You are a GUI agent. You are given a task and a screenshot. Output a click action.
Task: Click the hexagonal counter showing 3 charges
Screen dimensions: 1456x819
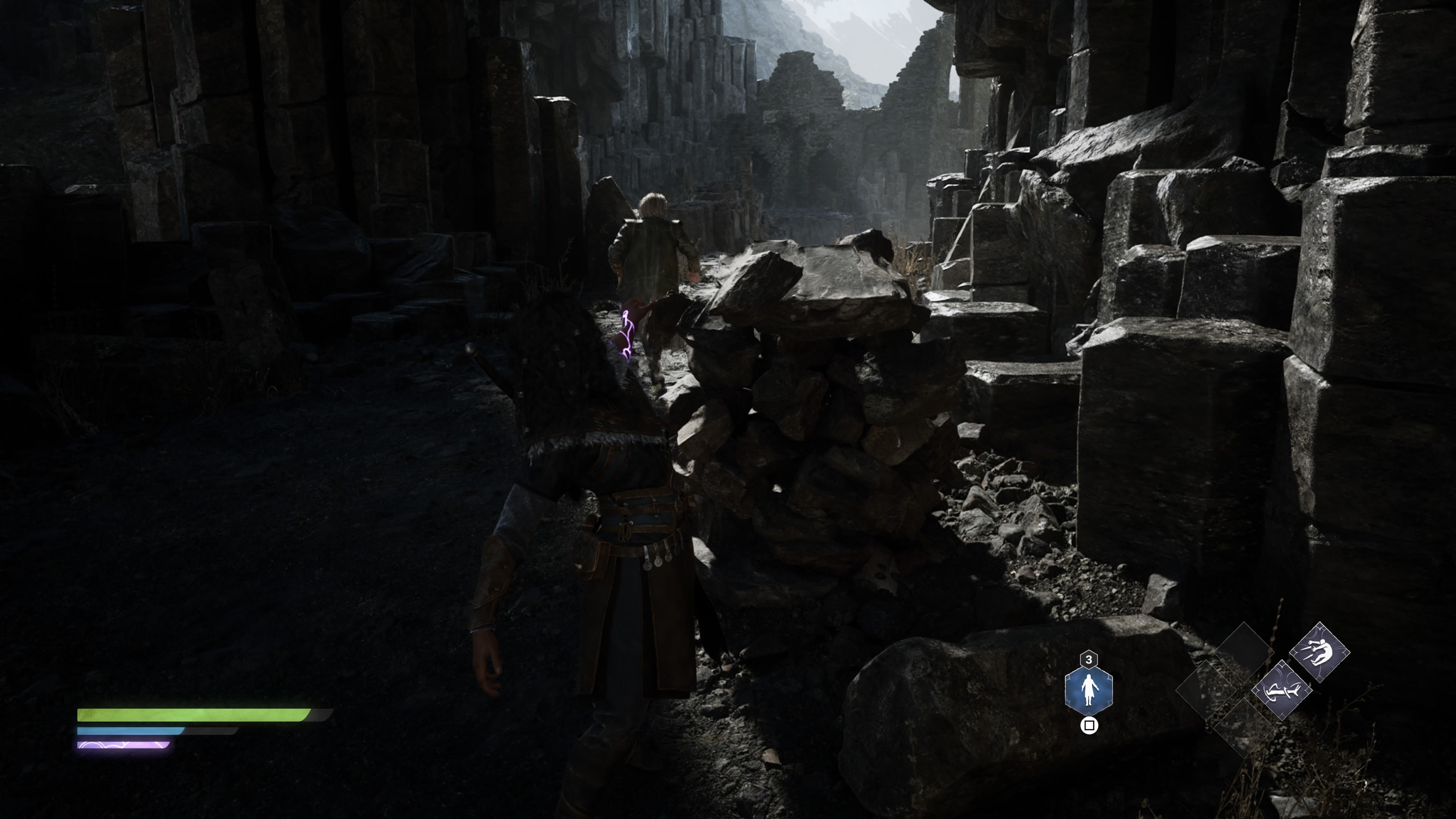tap(1089, 660)
